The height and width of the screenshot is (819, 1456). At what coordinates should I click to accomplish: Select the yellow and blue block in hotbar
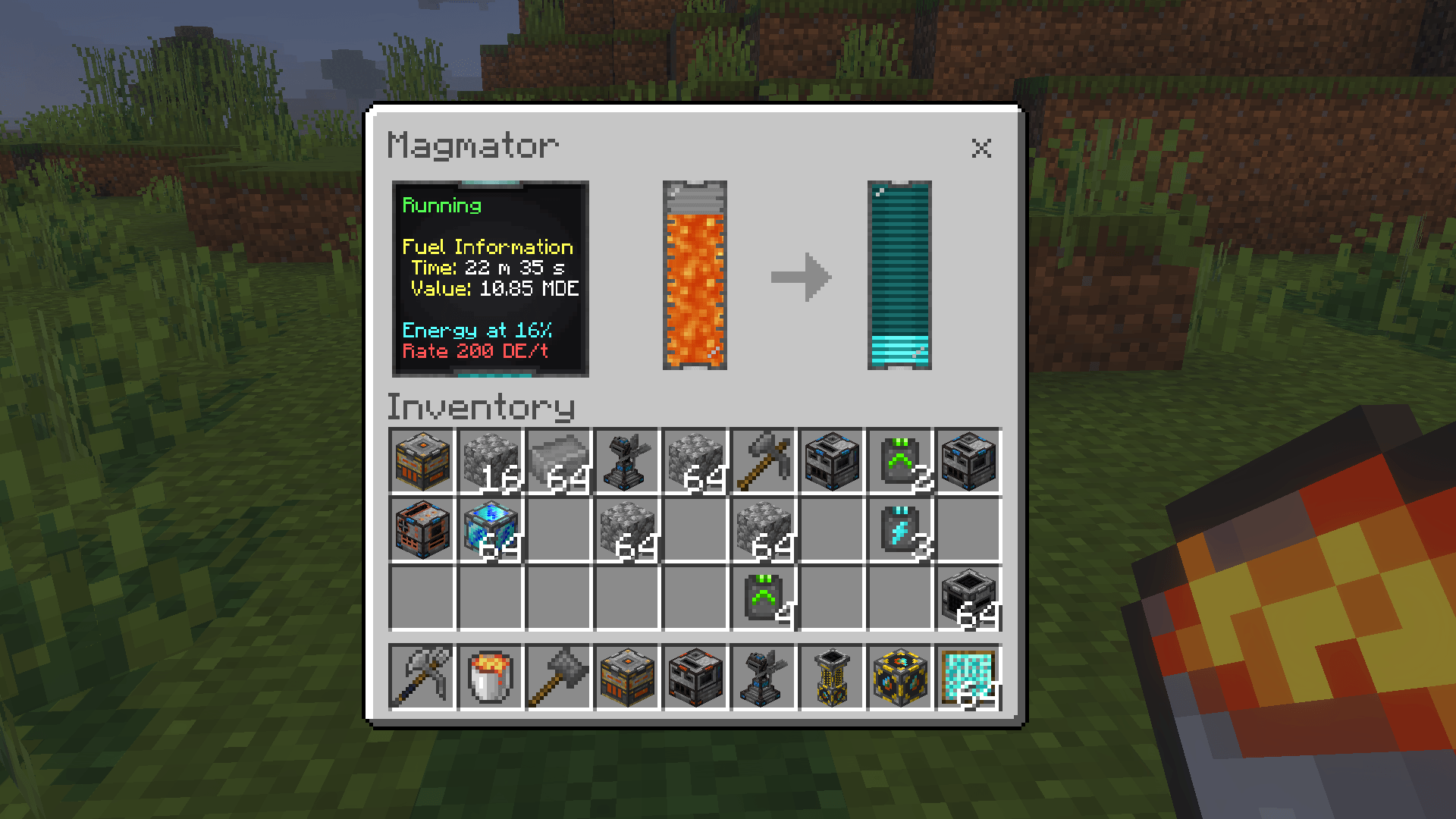[x=900, y=677]
